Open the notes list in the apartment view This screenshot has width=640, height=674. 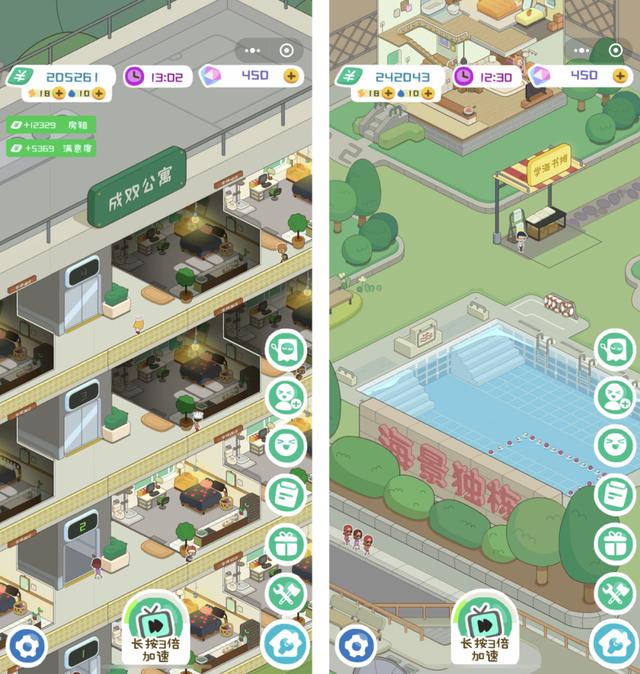point(287,494)
